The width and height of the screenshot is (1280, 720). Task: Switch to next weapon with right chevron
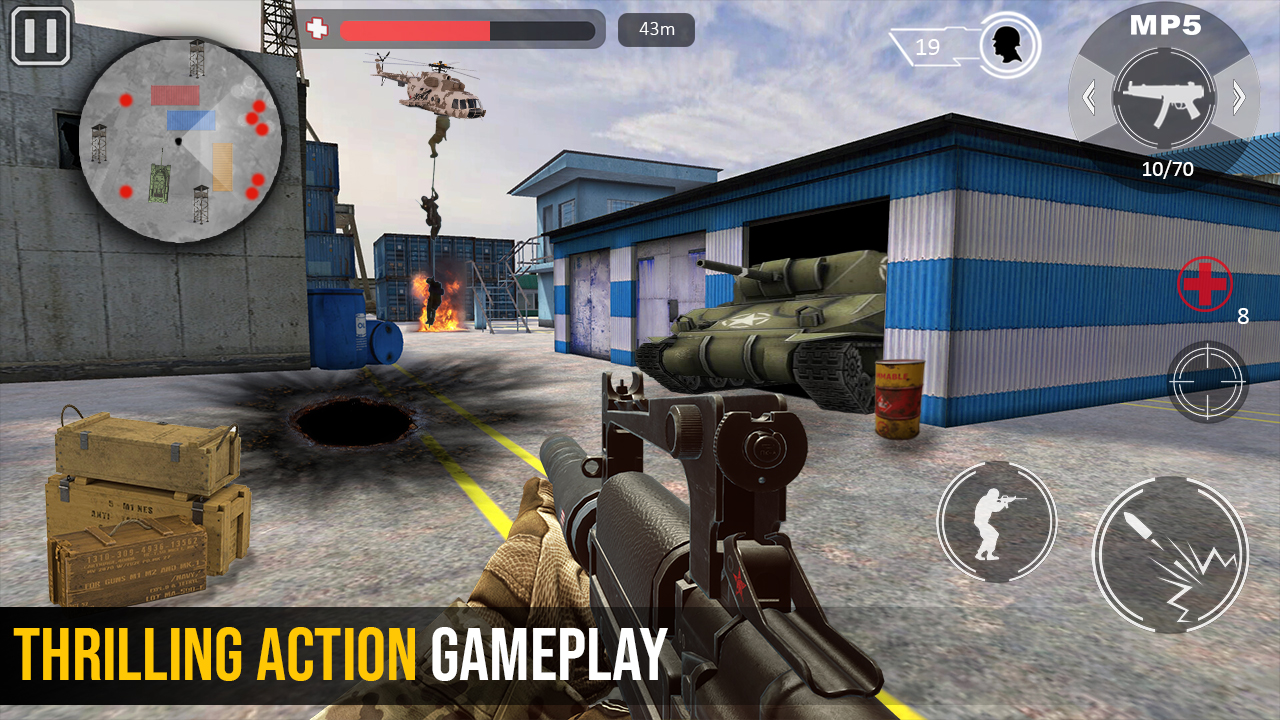1238,97
